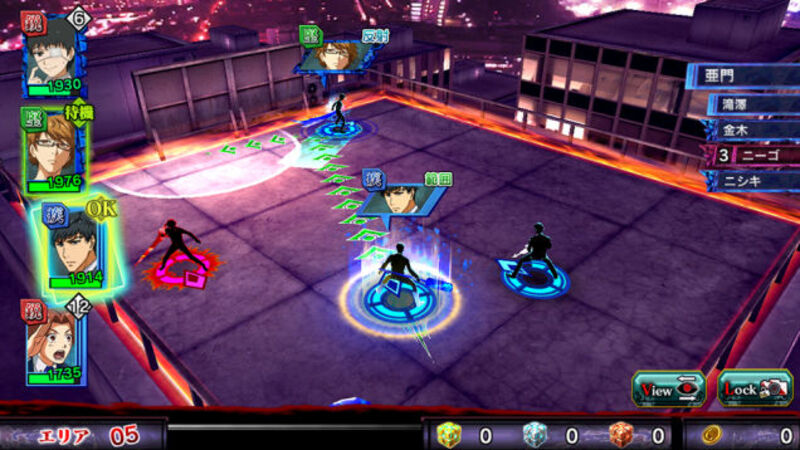Select ニシキ in the turn order list
The height and width of the screenshot is (450, 800).
point(752,181)
